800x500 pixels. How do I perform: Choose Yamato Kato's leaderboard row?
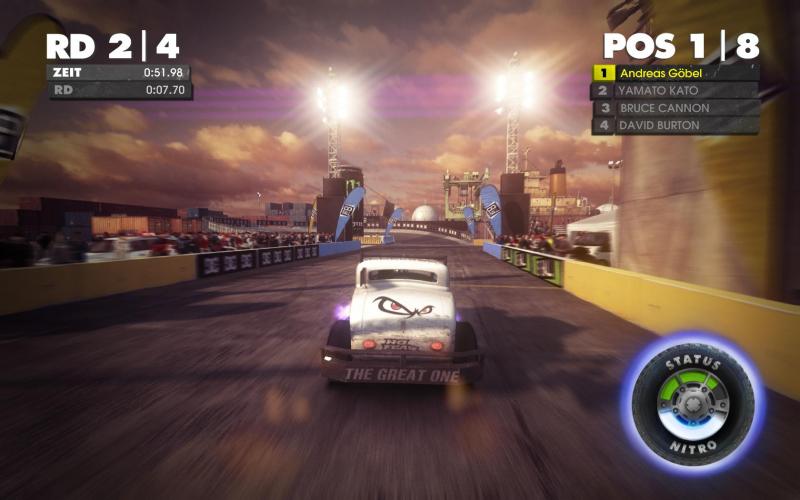pyautogui.click(x=675, y=90)
